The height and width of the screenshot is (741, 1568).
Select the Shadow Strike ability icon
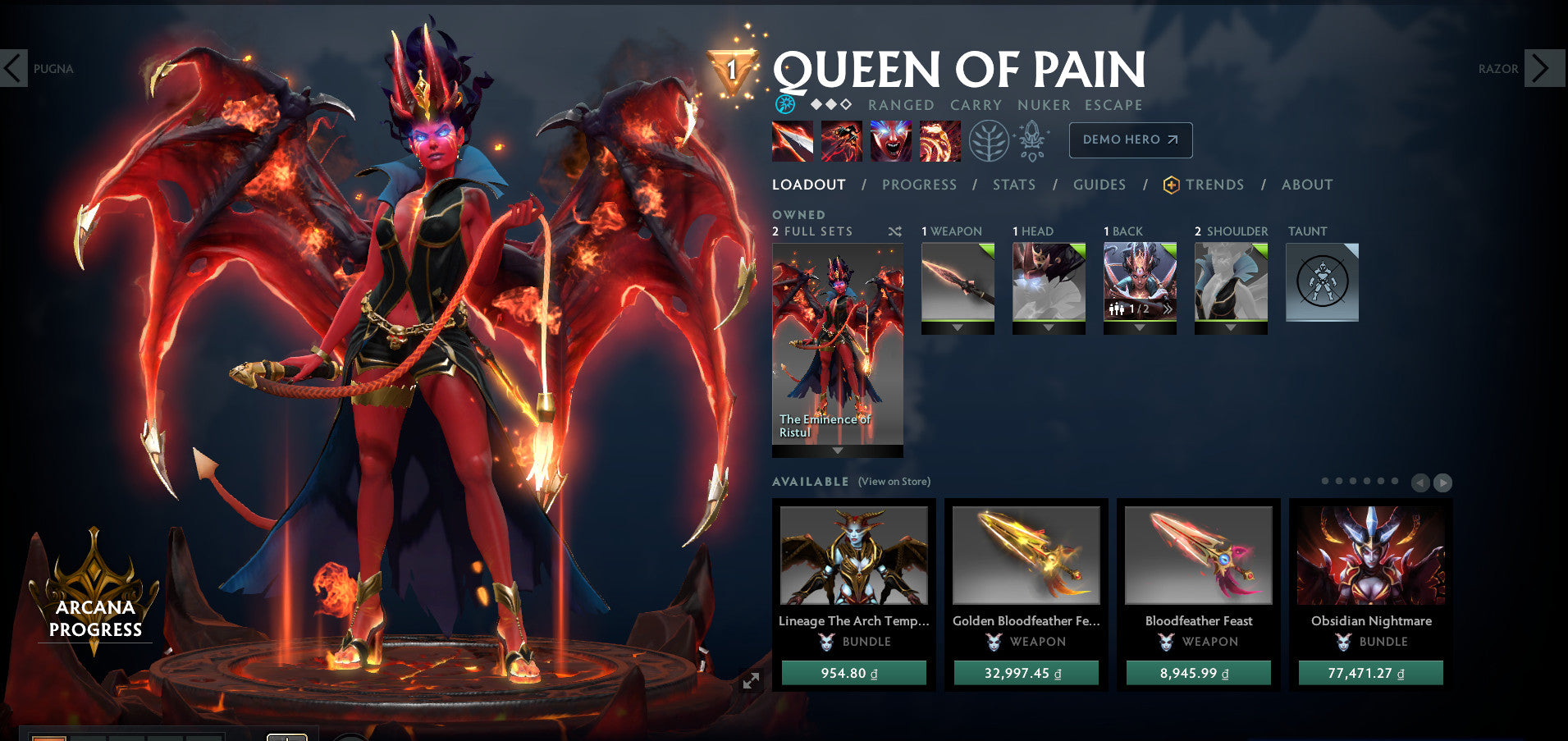792,140
